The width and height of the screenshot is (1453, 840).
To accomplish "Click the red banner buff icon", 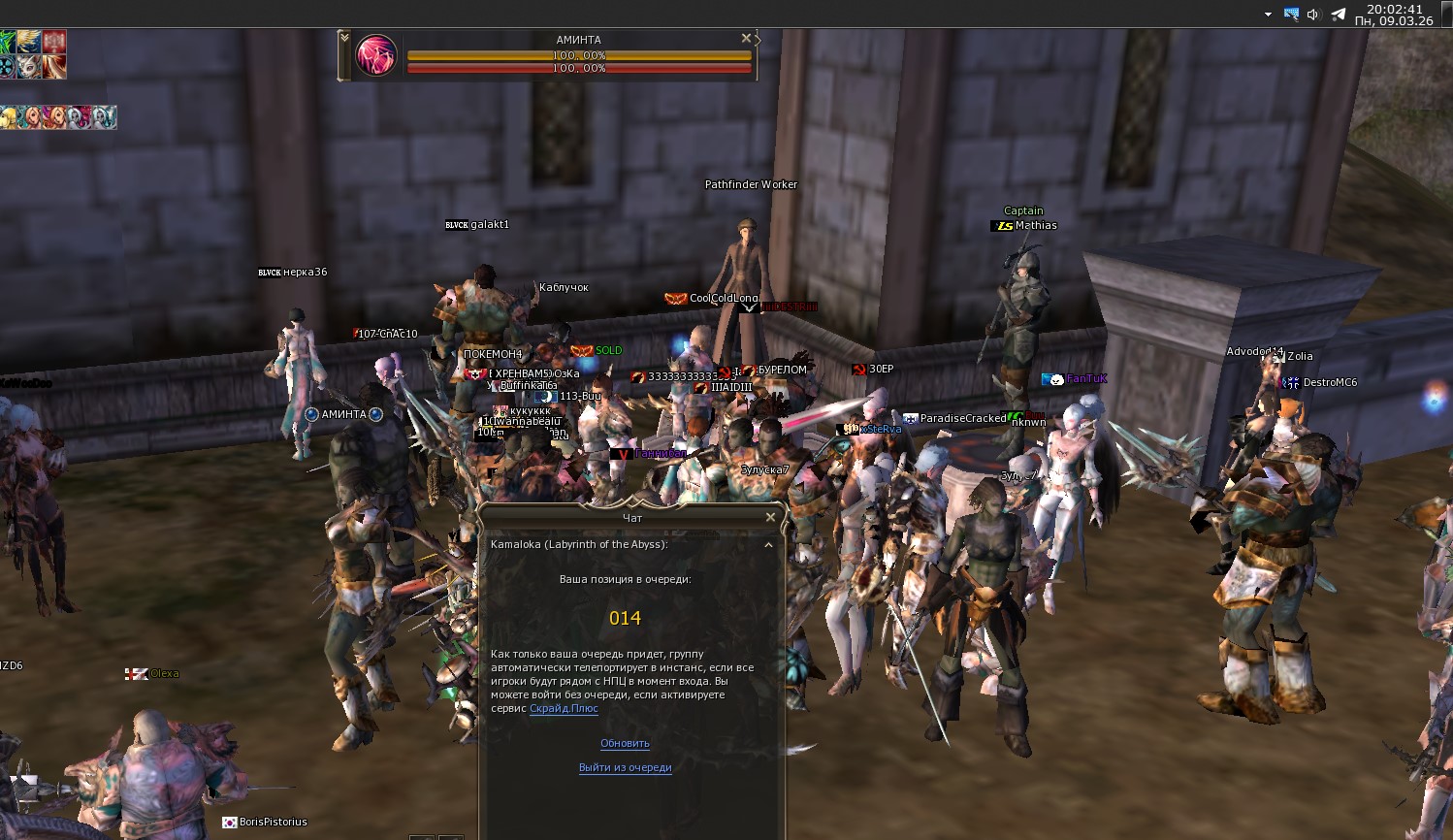I will [x=54, y=42].
